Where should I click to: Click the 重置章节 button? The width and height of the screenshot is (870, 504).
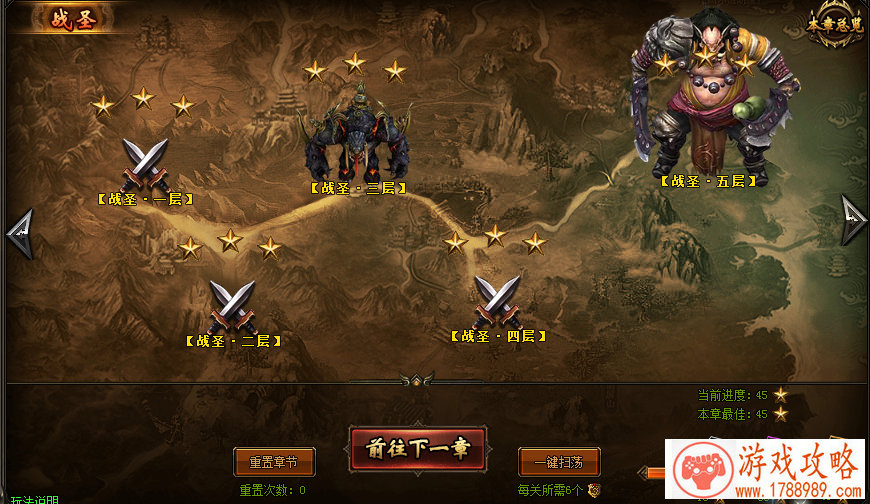(x=274, y=462)
